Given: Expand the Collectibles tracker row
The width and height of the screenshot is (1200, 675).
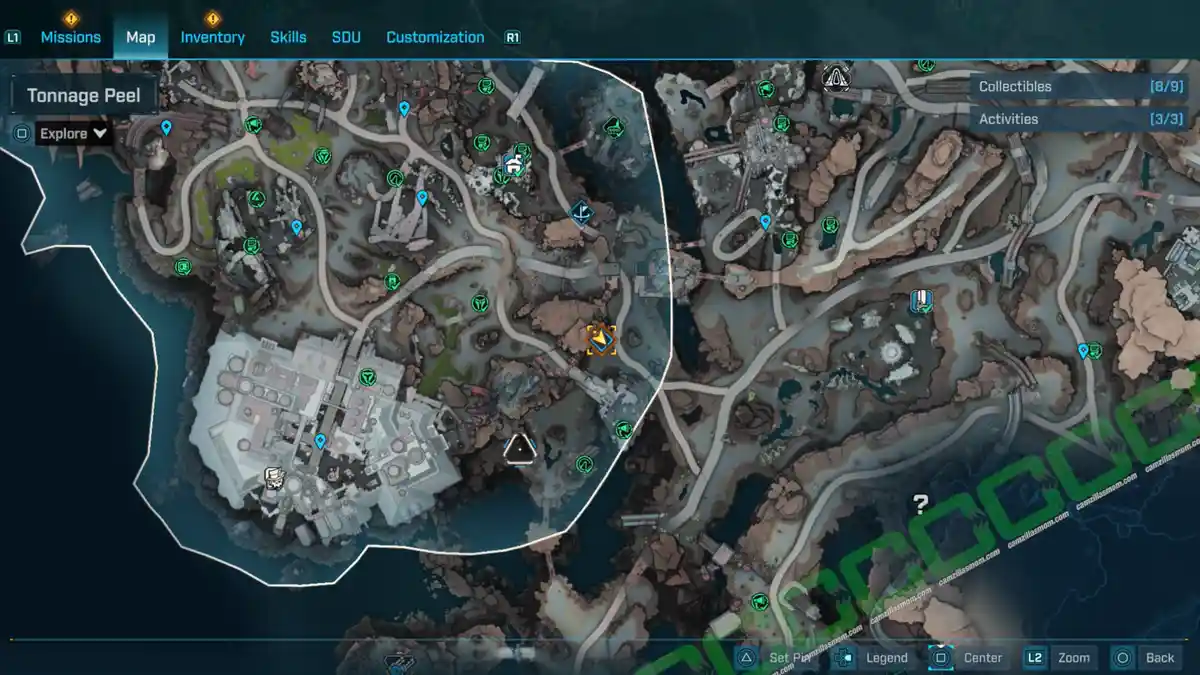Looking at the screenshot, I should 1080,87.
